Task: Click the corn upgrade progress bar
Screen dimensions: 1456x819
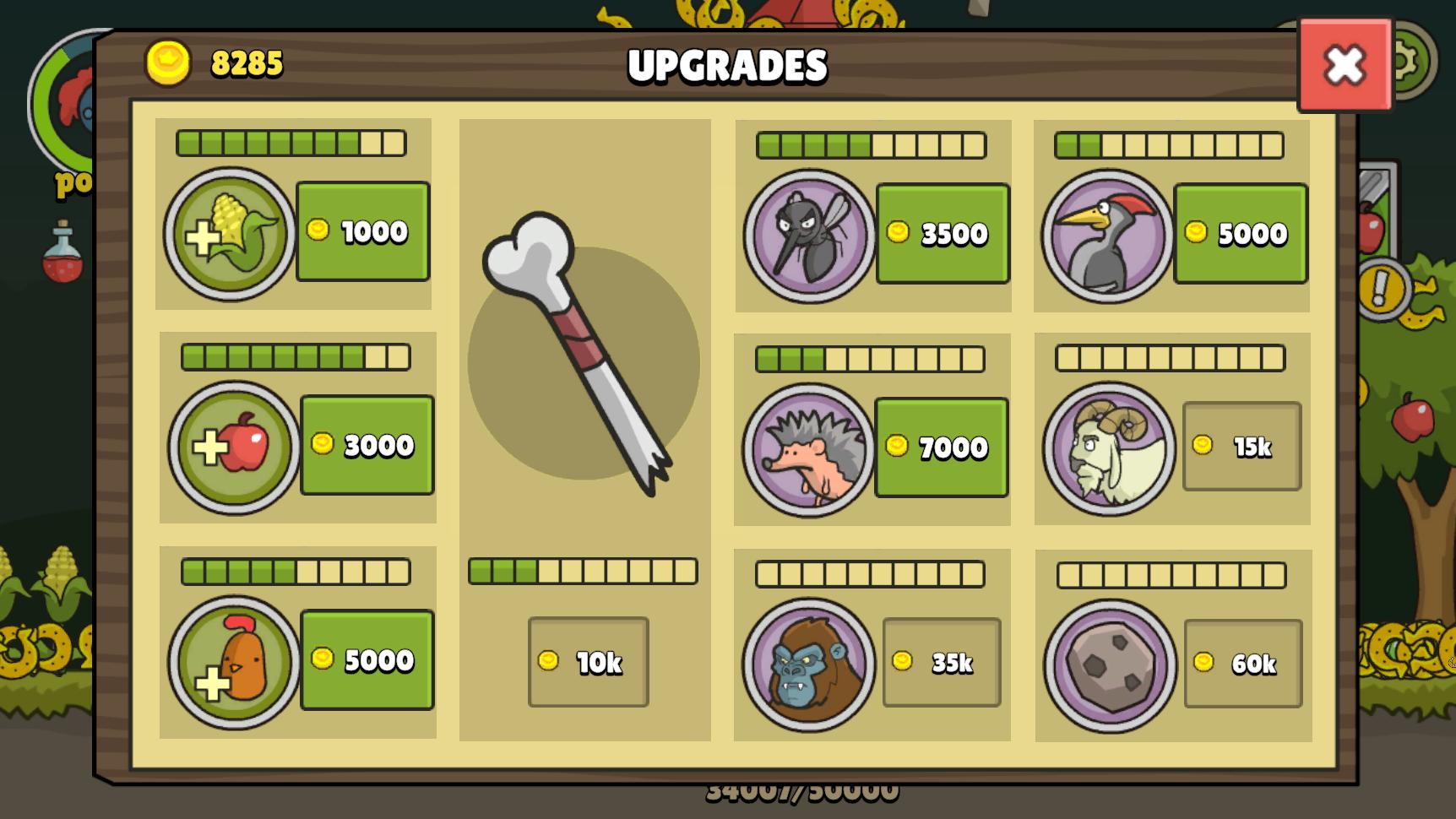Action: point(291,144)
